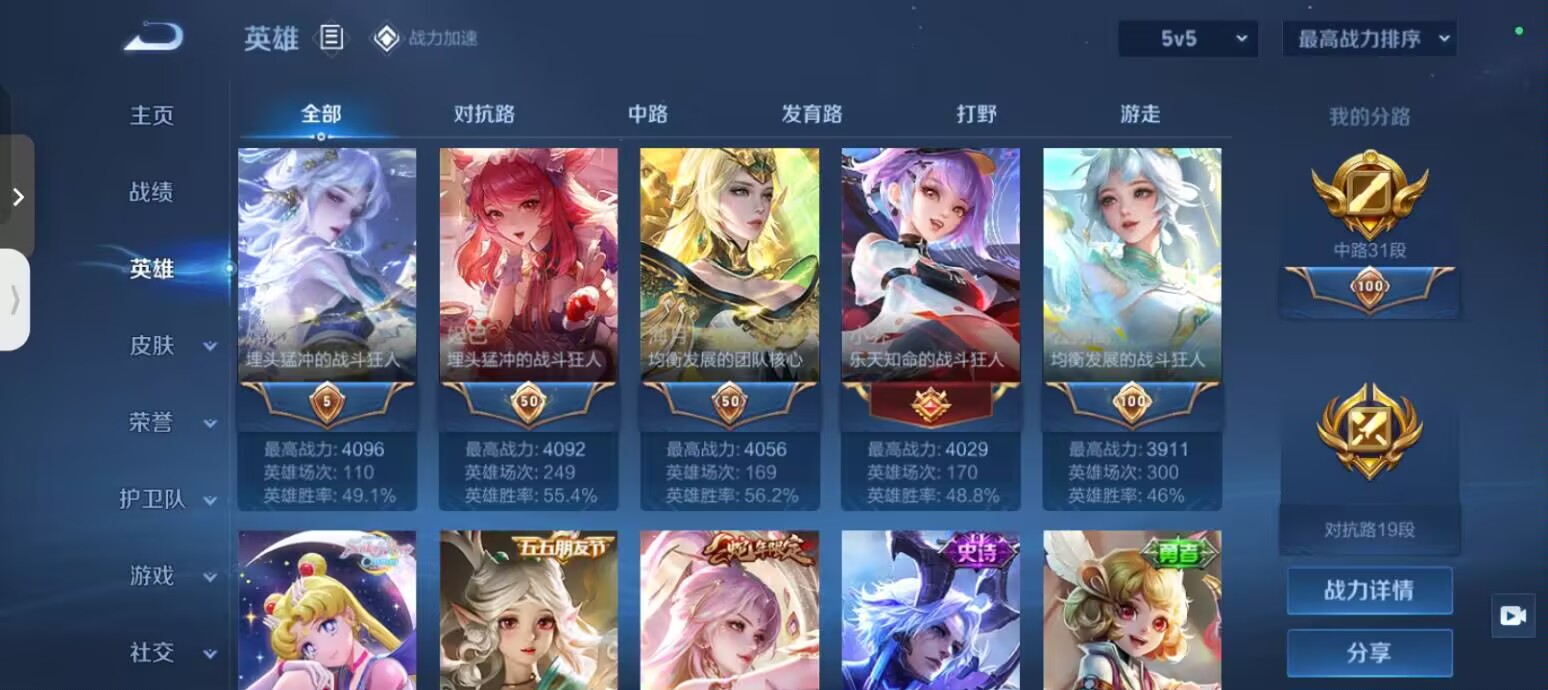
Task: Switch to the 对抗路 tab
Action: 484,114
